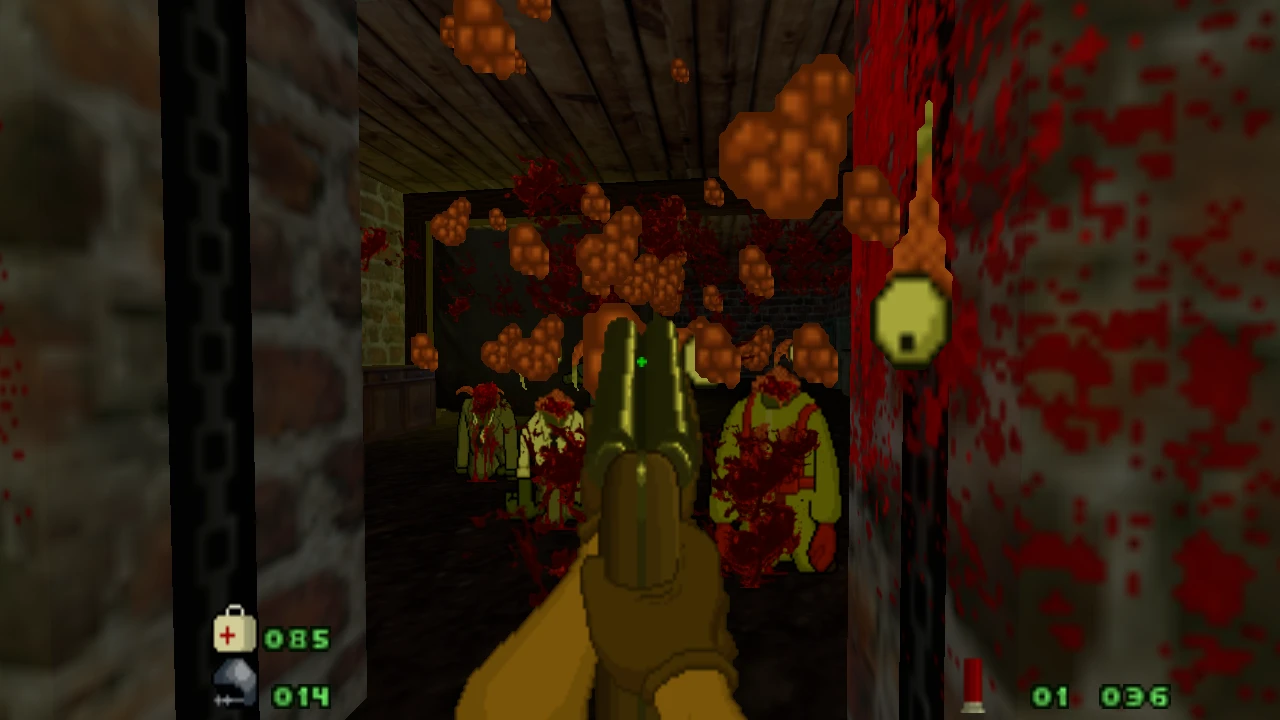
Task: Click the red shotgun shell ammo icon
Action: pos(973,687)
